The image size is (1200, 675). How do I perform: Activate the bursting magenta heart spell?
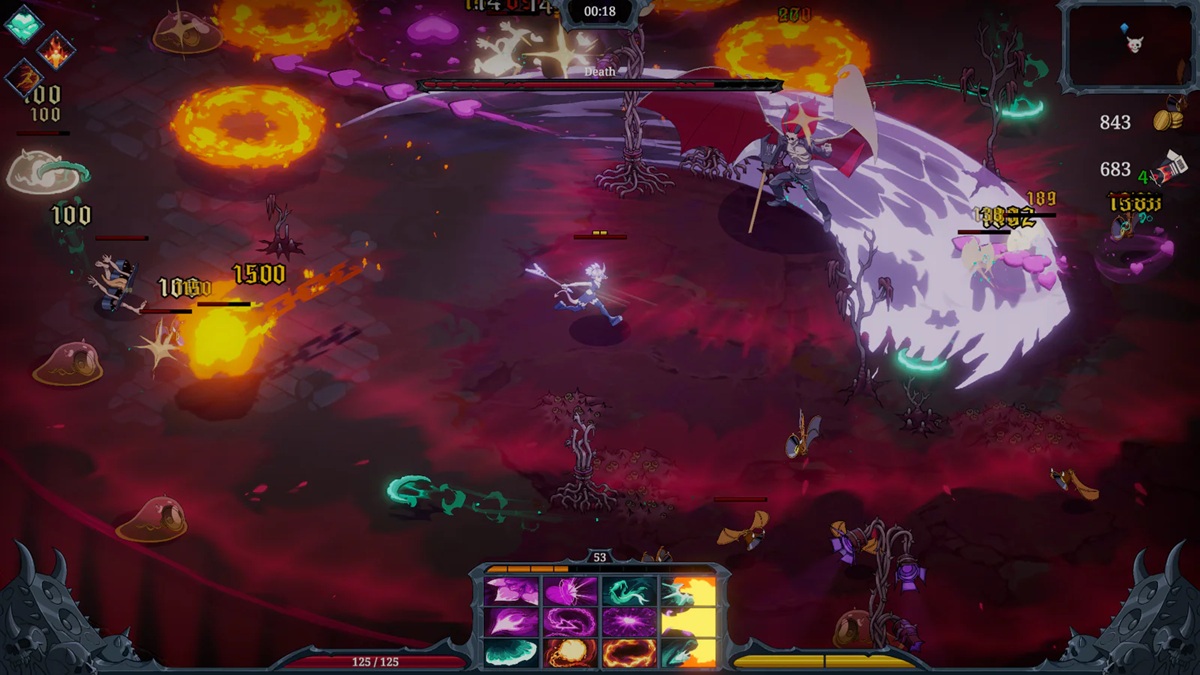(570, 592)
